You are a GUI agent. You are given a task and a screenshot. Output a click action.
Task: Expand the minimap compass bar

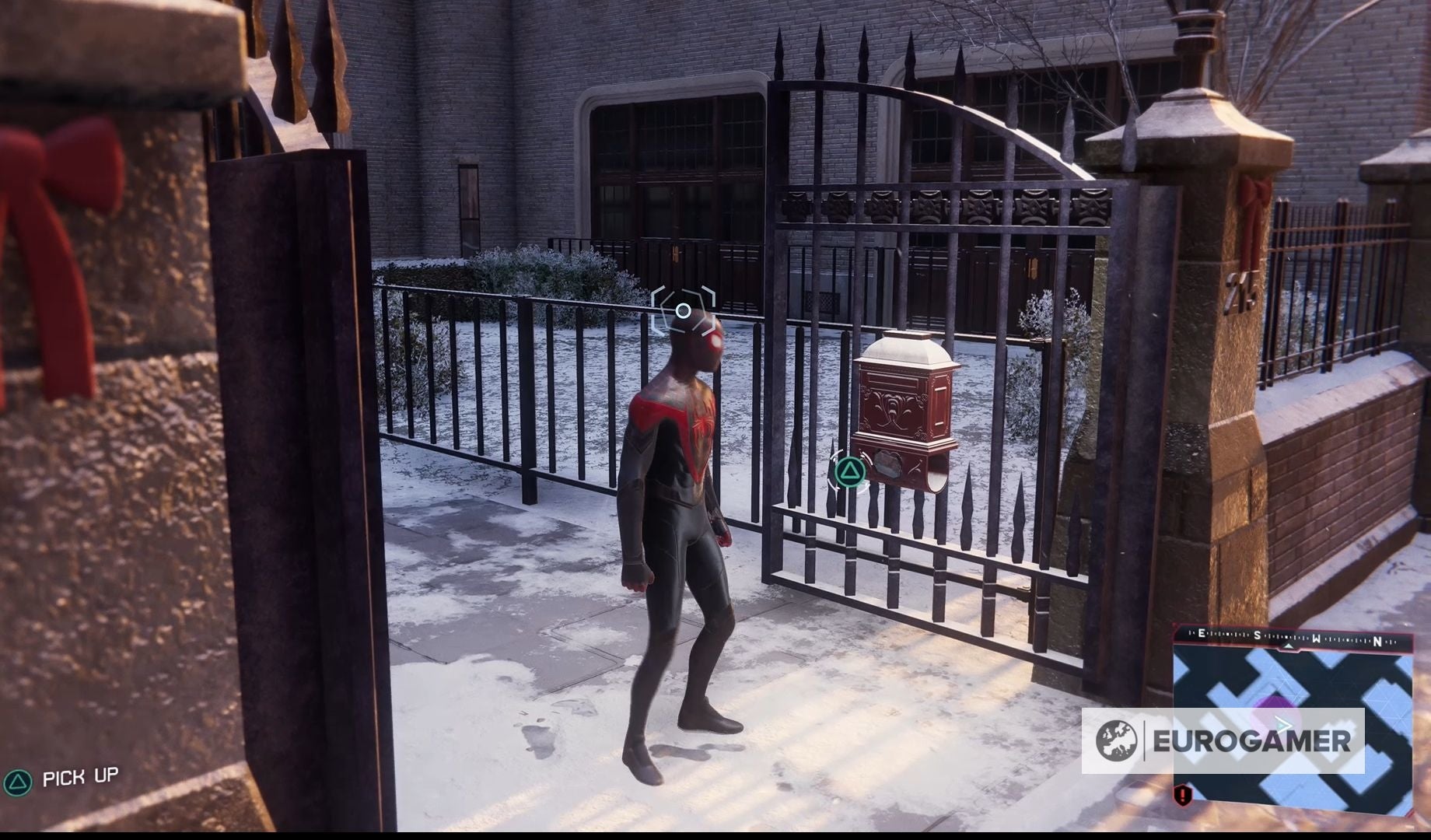(x=1291, y=634)
